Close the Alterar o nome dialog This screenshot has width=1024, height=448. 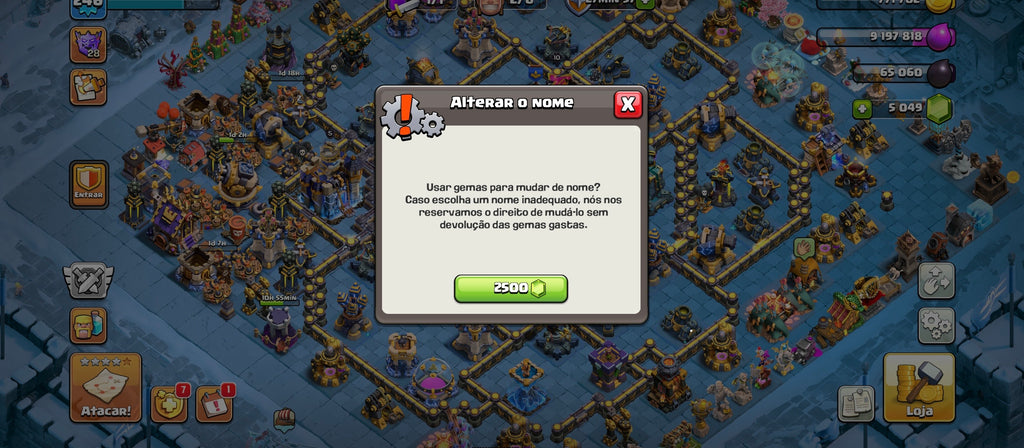coord(628,104)
